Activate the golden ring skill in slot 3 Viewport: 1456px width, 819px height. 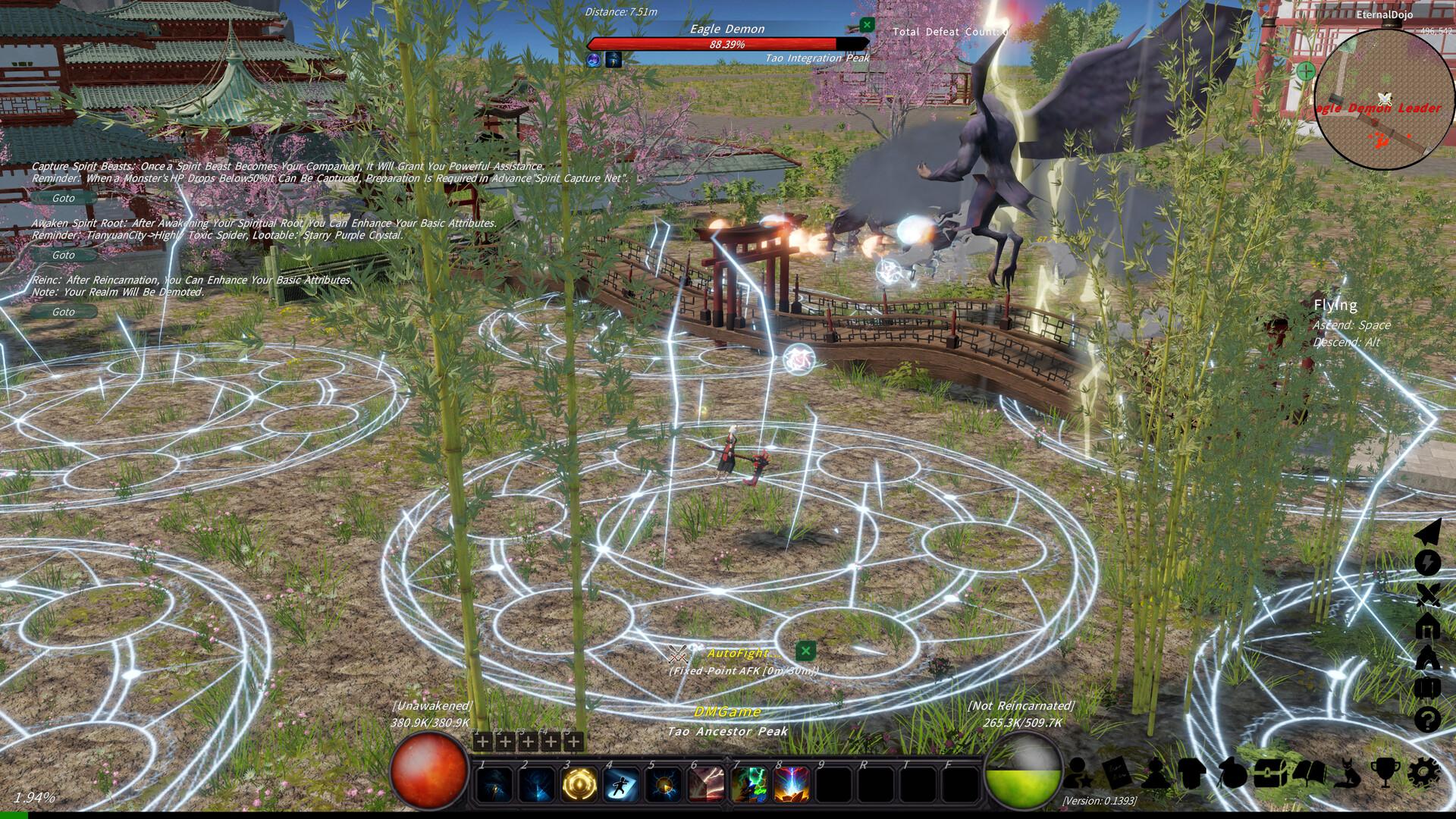tap(579, 783)
